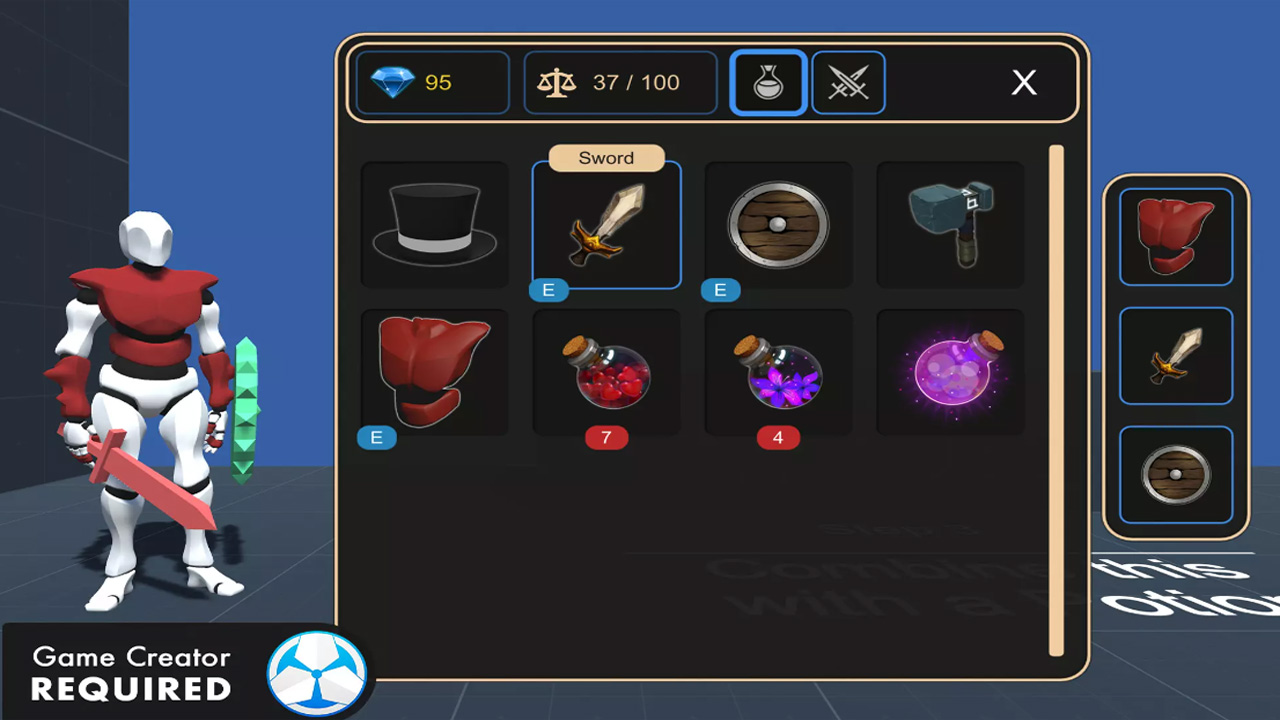Viewport: 1280px width, 720px height.
Task: Toggle the equipped badge on the shield slot
Action: (x=720, y=290)
